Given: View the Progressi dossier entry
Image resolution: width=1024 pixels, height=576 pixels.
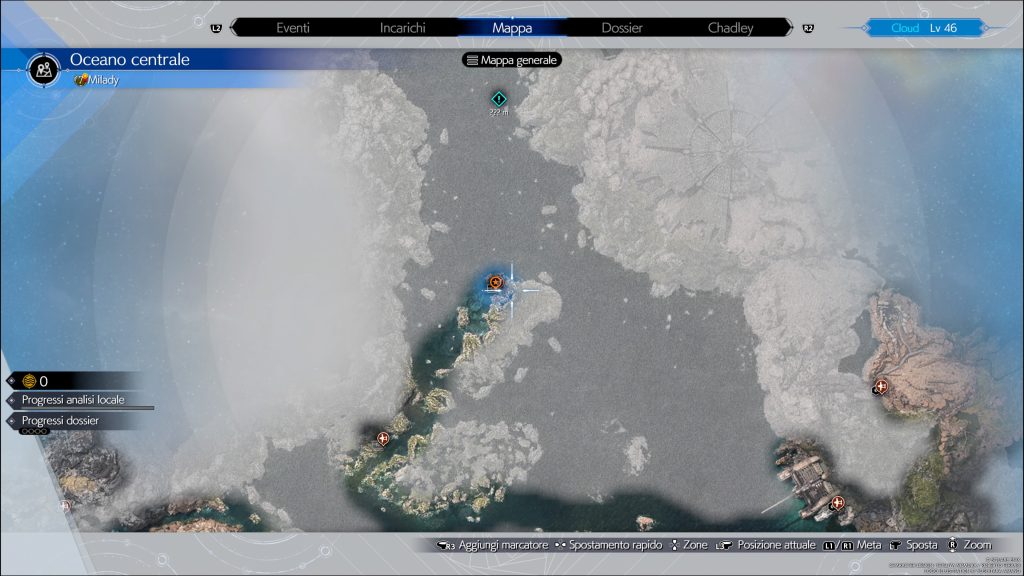Looking at the screenshot, I should [61, 421].
